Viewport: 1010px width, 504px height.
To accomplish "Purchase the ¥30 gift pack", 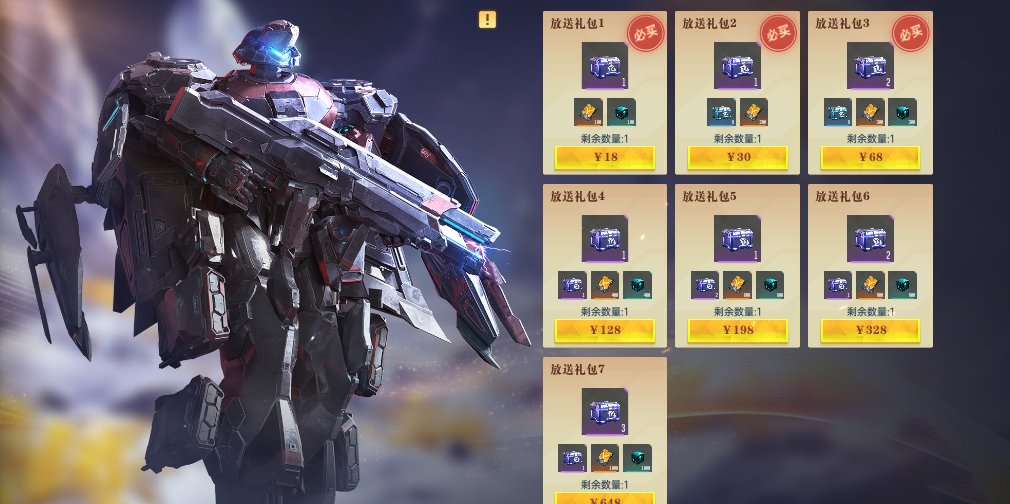I will (737, 157).
